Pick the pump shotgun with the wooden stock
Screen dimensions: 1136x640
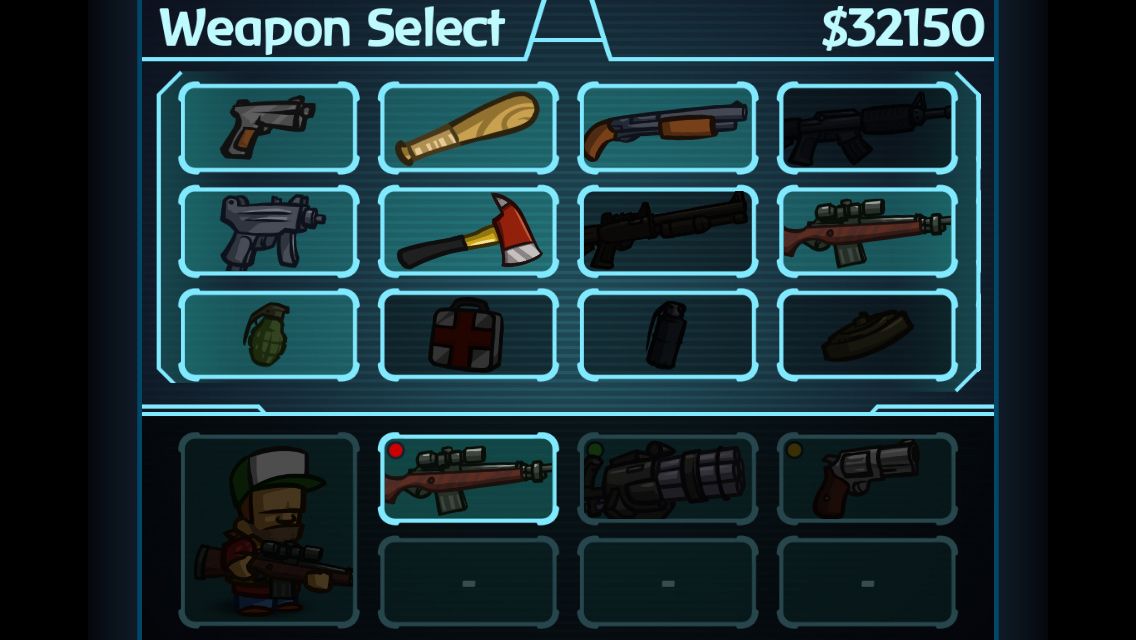tap(667, 128)
